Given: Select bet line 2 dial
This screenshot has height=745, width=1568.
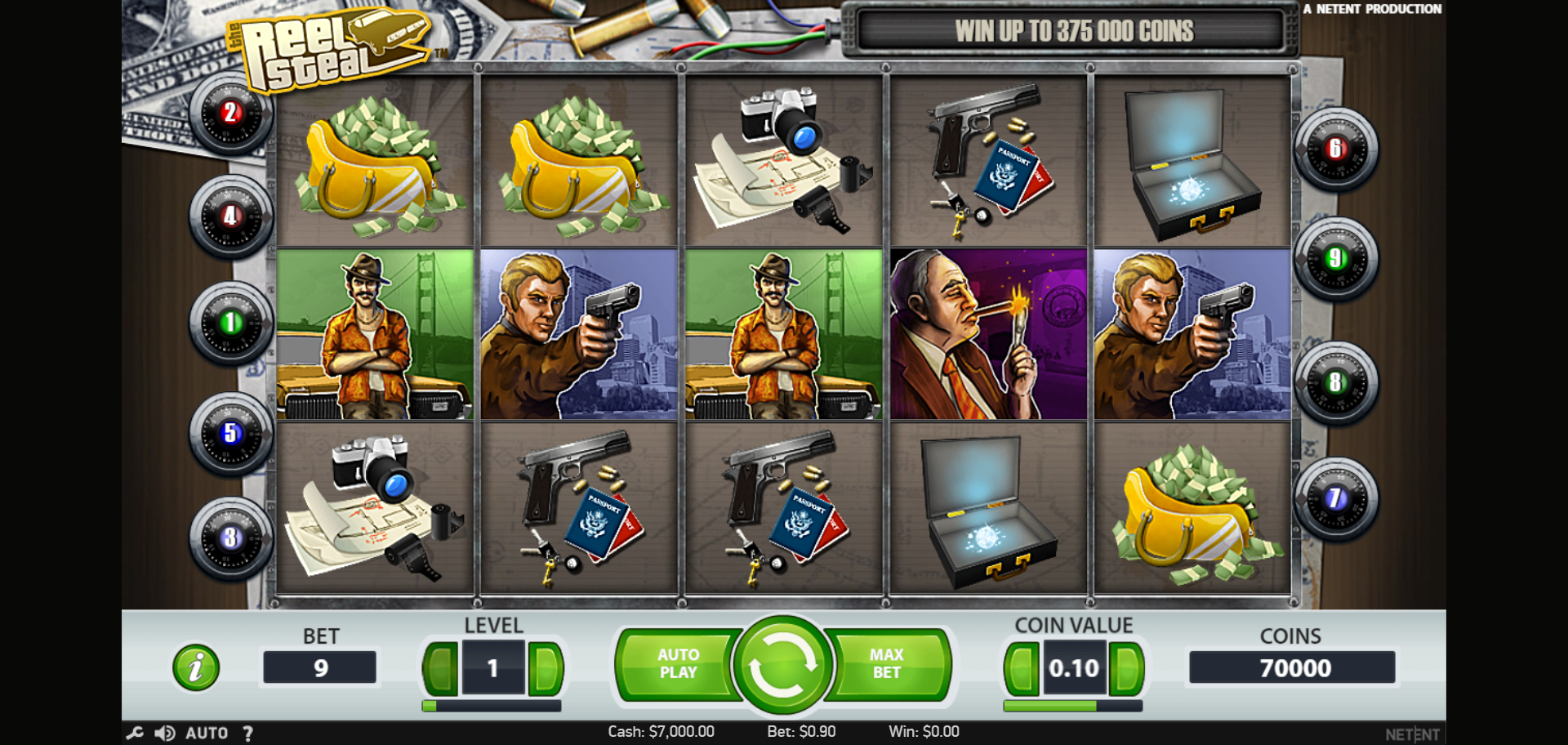Looking at the screenshot, I should click(x=231, y=113).
